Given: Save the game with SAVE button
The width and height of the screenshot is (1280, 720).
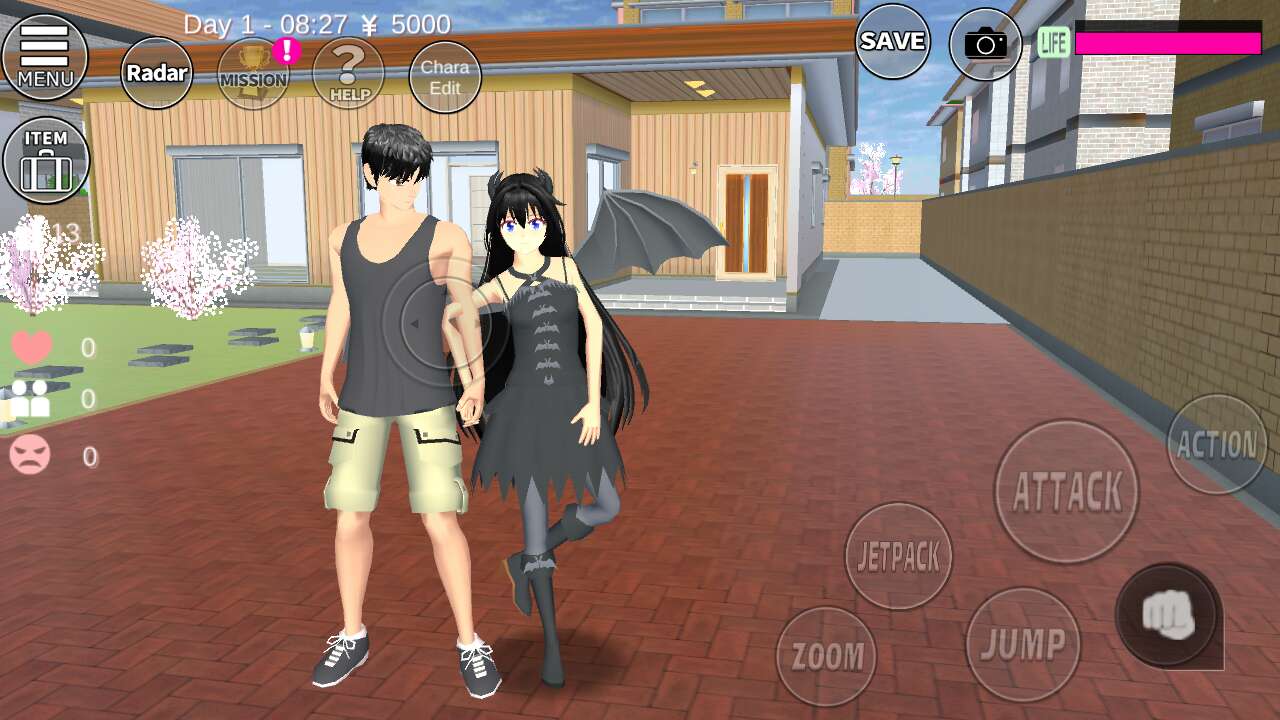Looking at the screenshot, I should [x=892, y=41].
